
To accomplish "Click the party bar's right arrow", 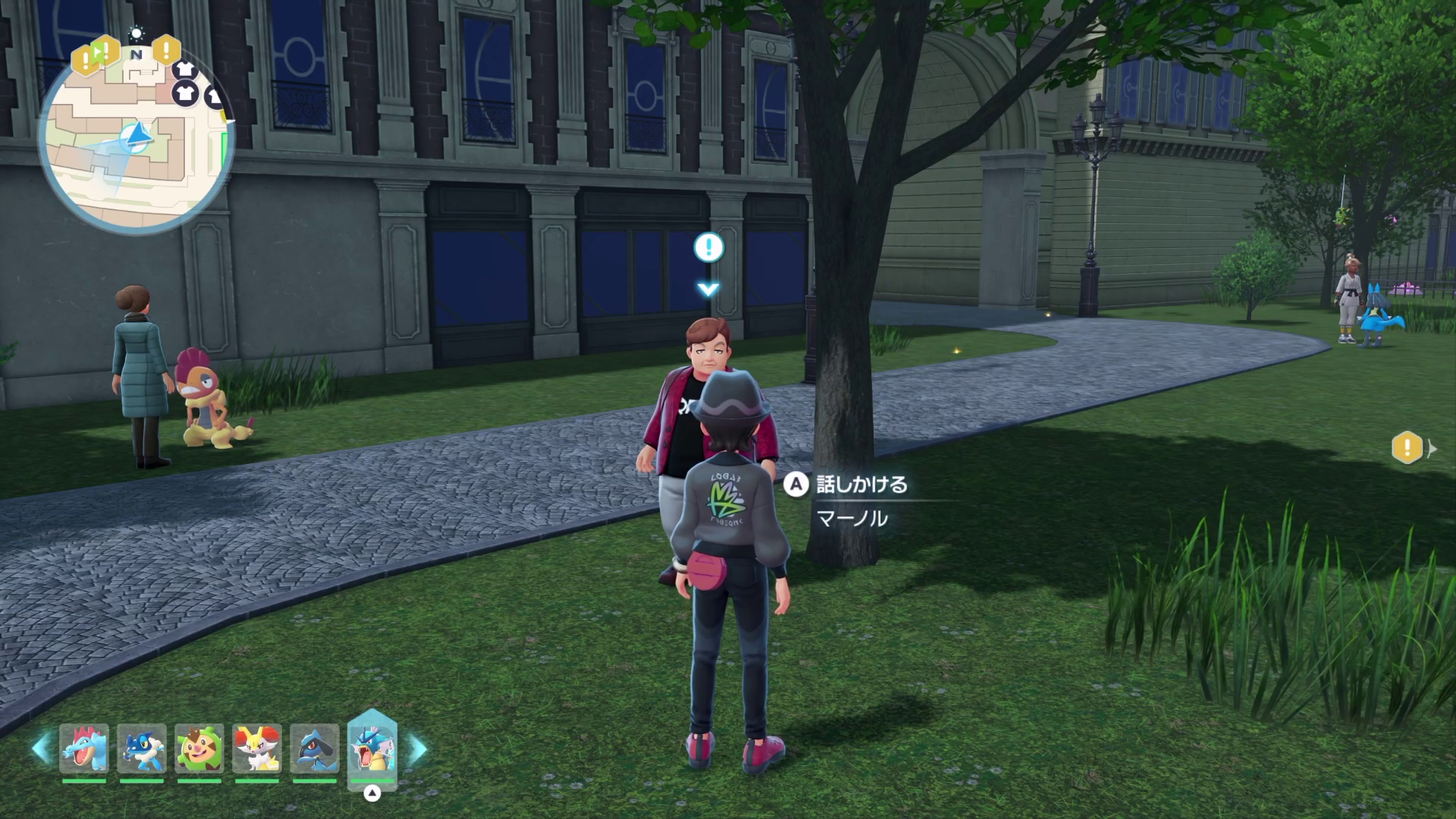I will (418, 748).
